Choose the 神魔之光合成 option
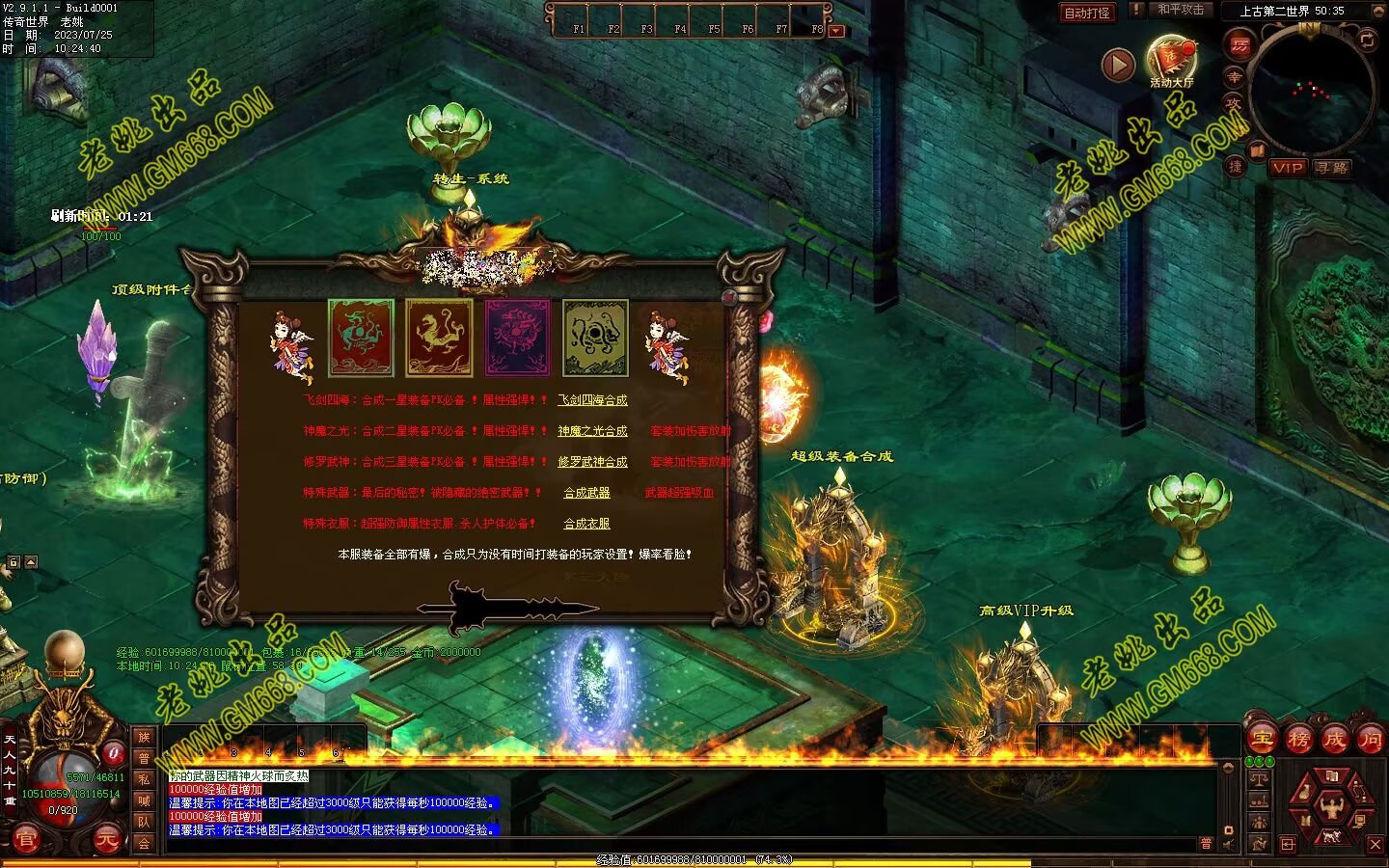 [x=592, y=431]
